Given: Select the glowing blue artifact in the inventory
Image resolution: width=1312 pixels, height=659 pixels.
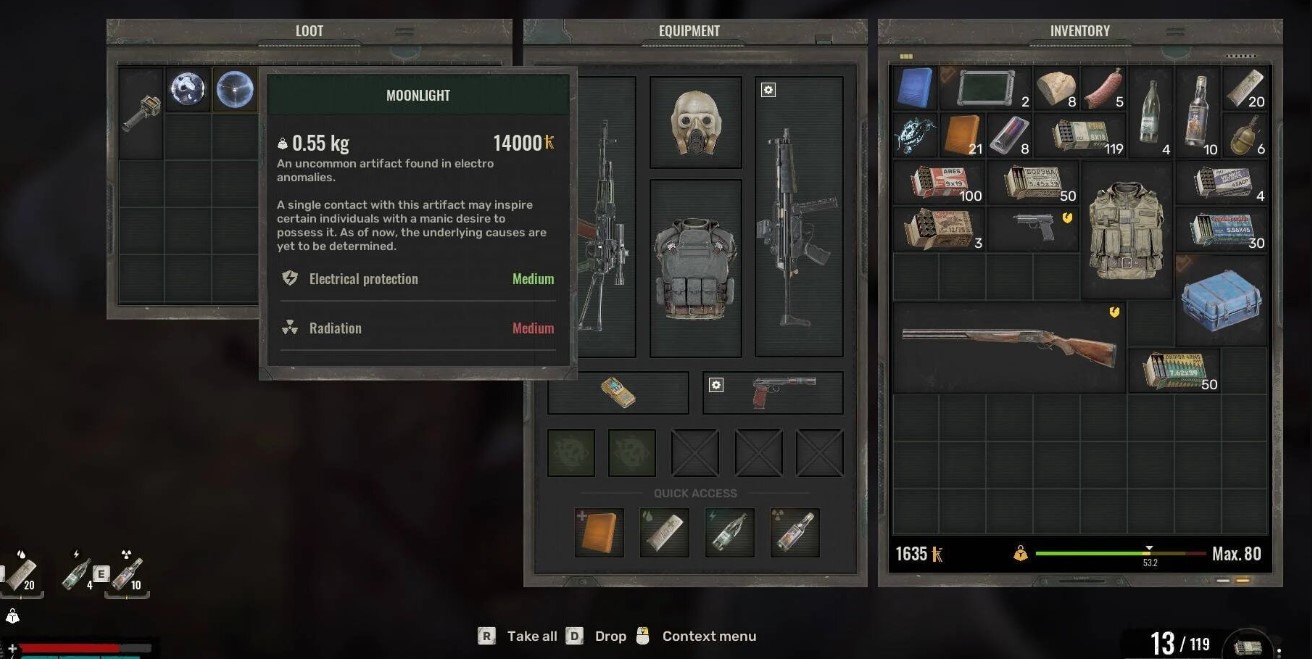Looking at the screenshot, I should pos(915,135).
